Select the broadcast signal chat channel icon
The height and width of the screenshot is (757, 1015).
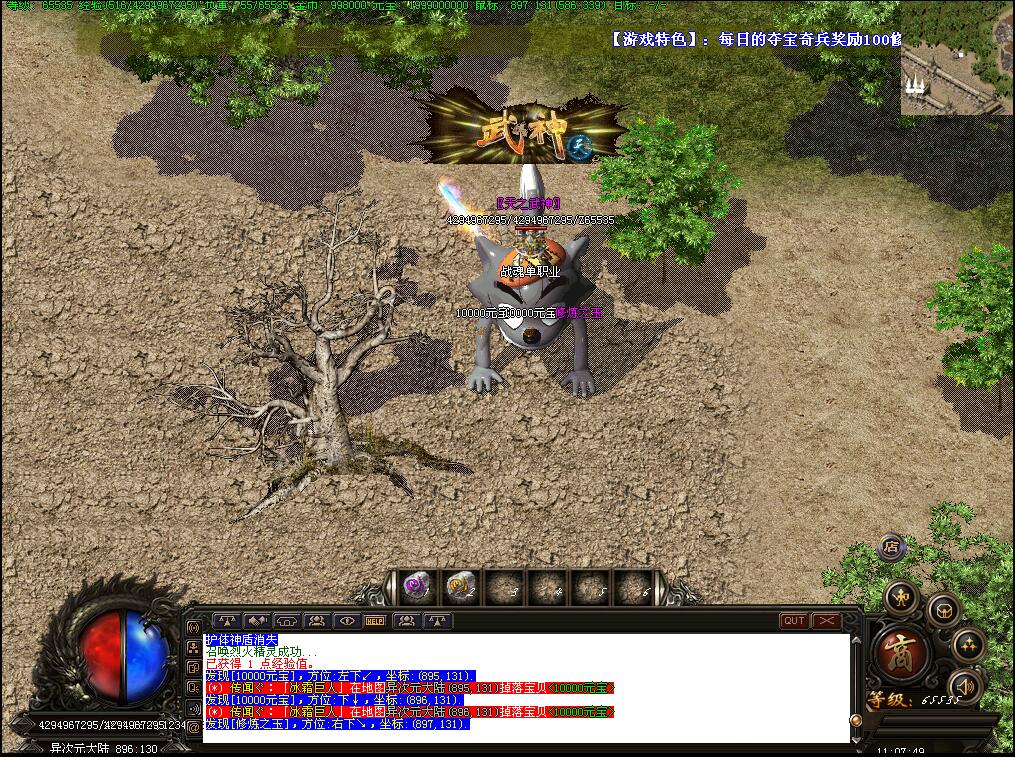193,627
